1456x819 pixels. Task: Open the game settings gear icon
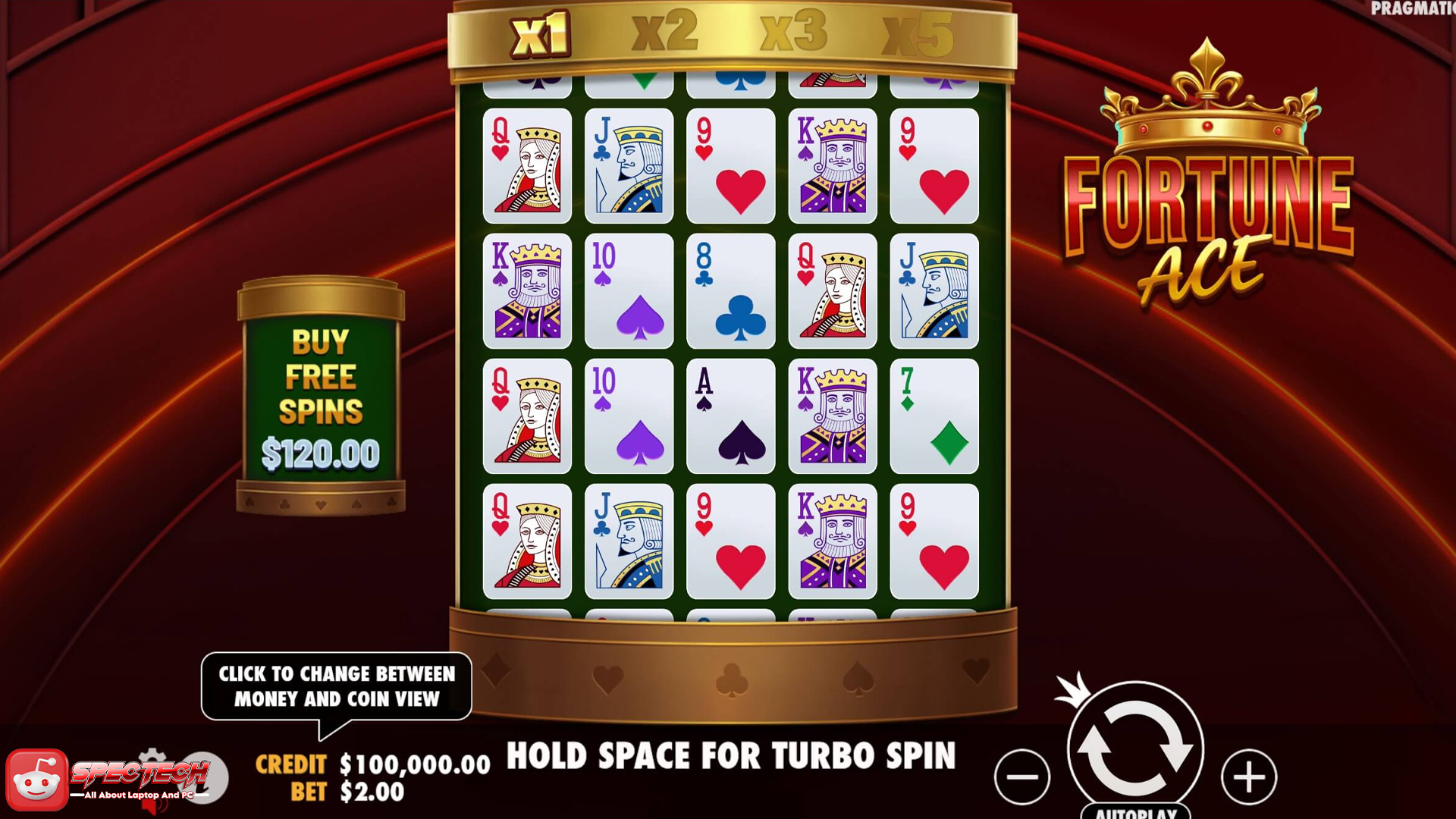(152, 755)
